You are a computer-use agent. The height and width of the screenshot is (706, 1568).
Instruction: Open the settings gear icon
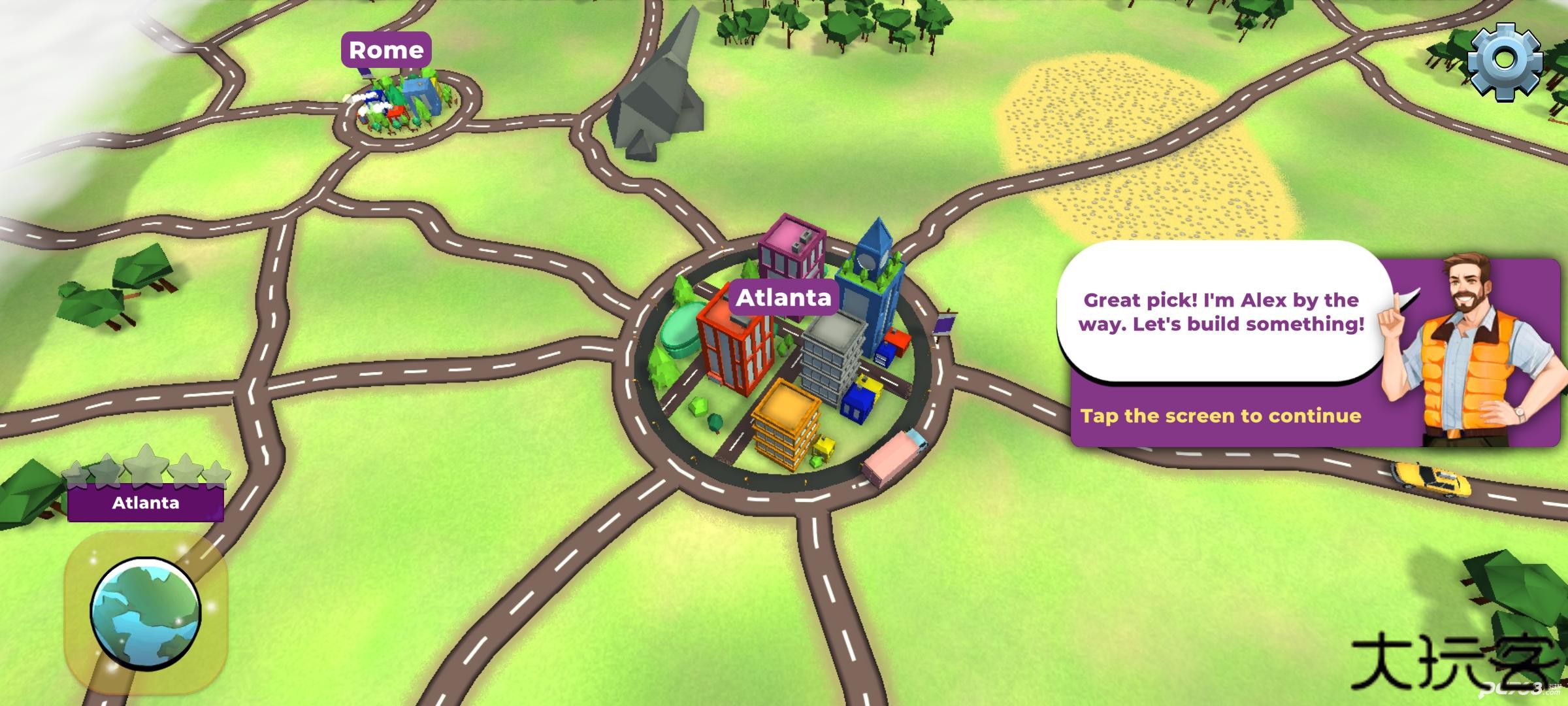[1504, 61]
